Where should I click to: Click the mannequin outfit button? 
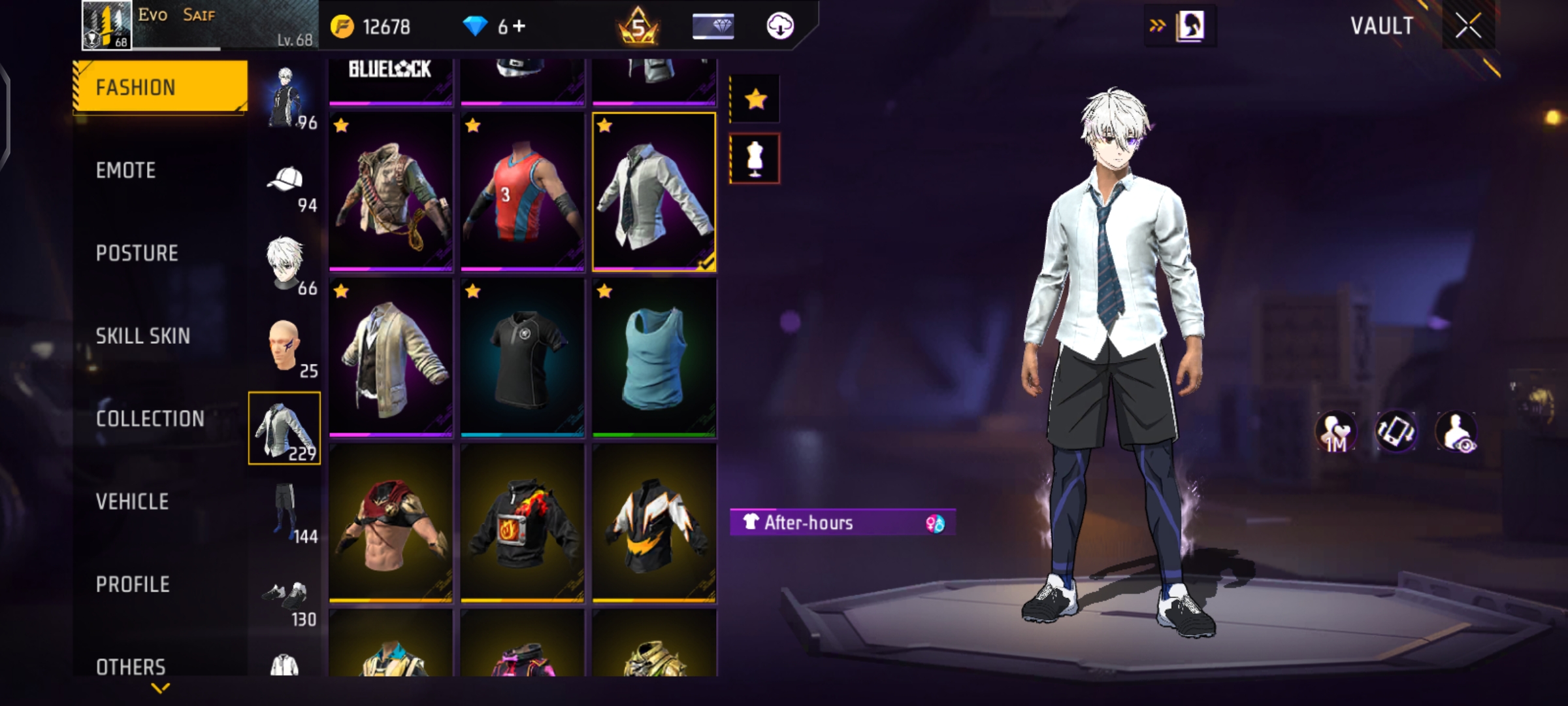tap(755, 159)
